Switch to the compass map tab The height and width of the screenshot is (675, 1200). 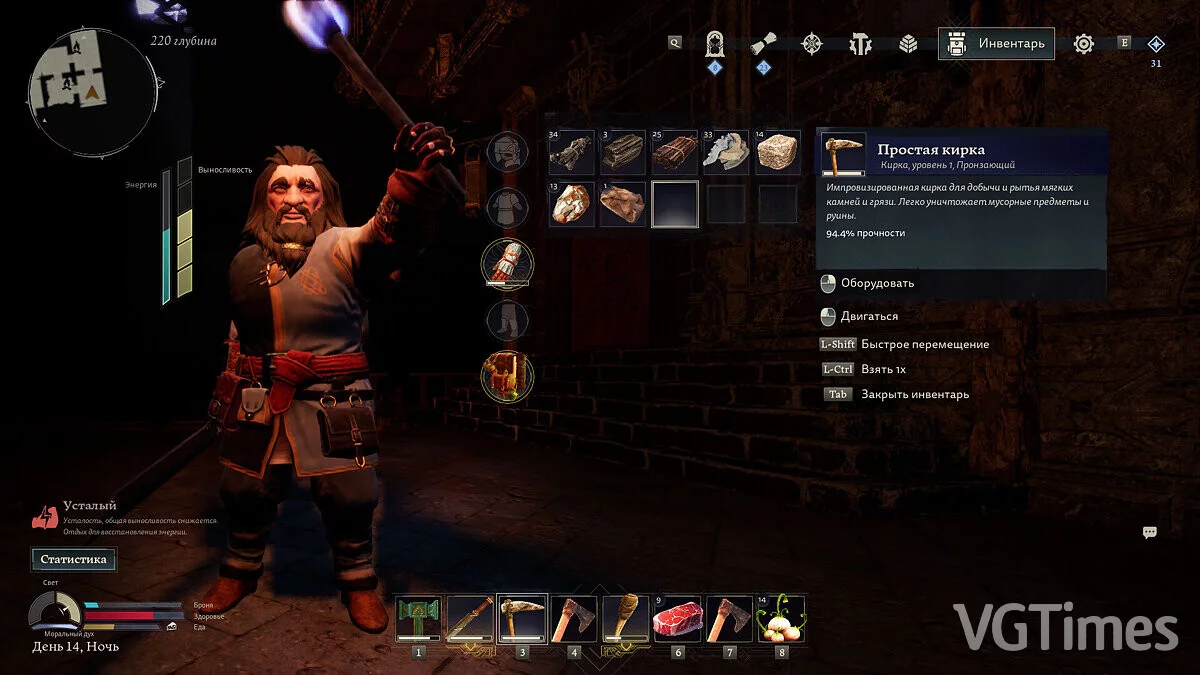click(x=812, y=44)
